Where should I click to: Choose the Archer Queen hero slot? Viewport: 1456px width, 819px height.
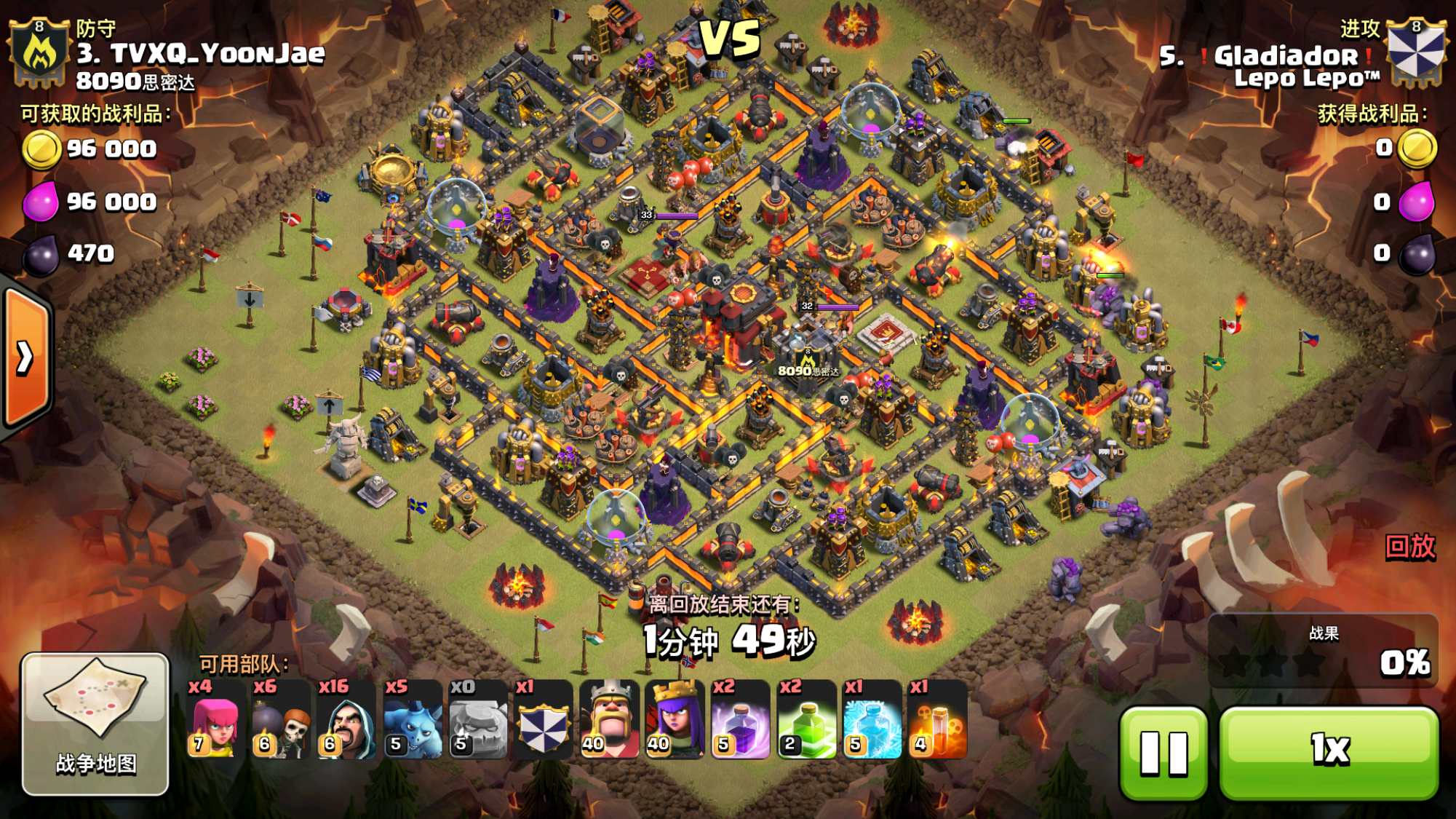[675, 721]
